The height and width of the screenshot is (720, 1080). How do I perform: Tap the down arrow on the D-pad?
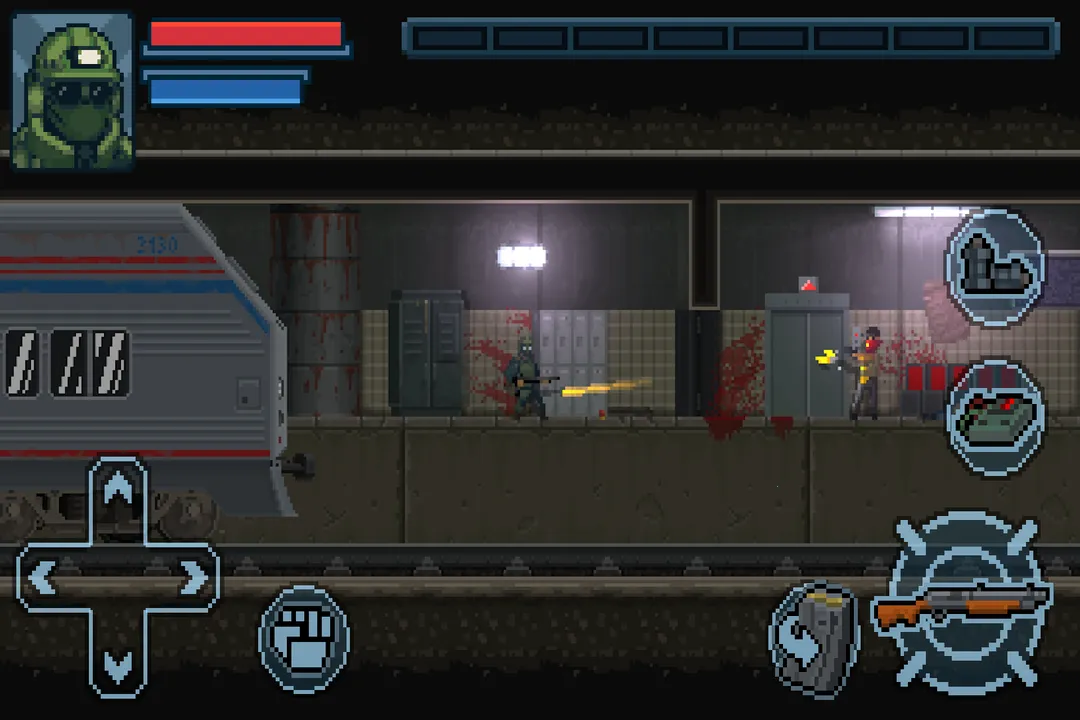coord(118,661)
